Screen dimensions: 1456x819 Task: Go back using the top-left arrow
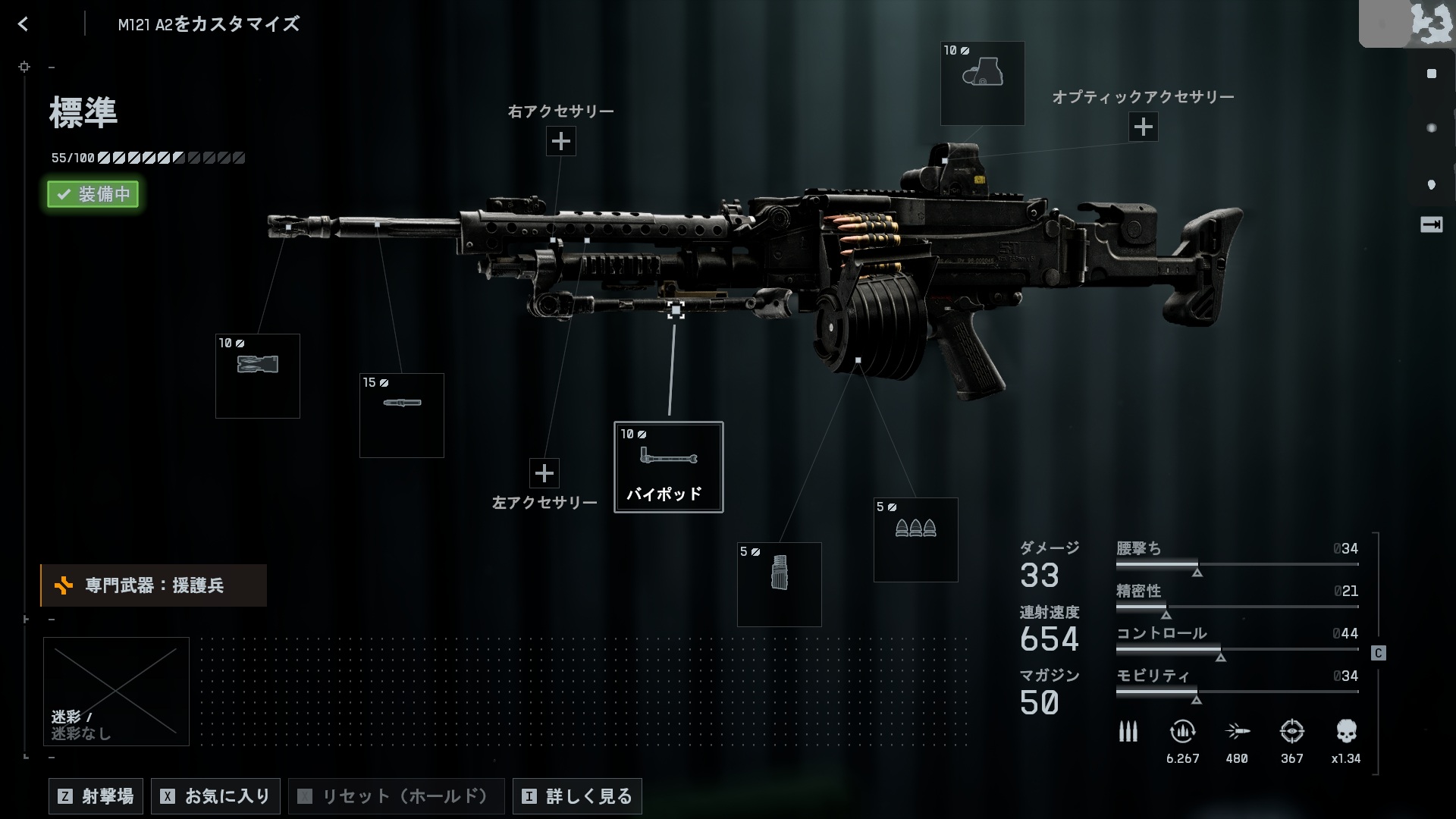23,24
